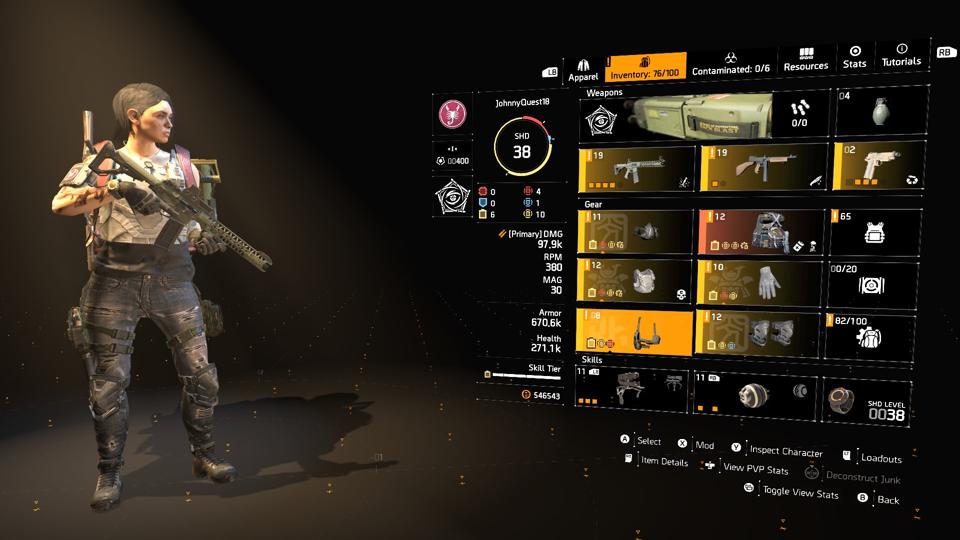Select the seeker mine skill slot
960x540 pixels.
(x=755, y=392)
